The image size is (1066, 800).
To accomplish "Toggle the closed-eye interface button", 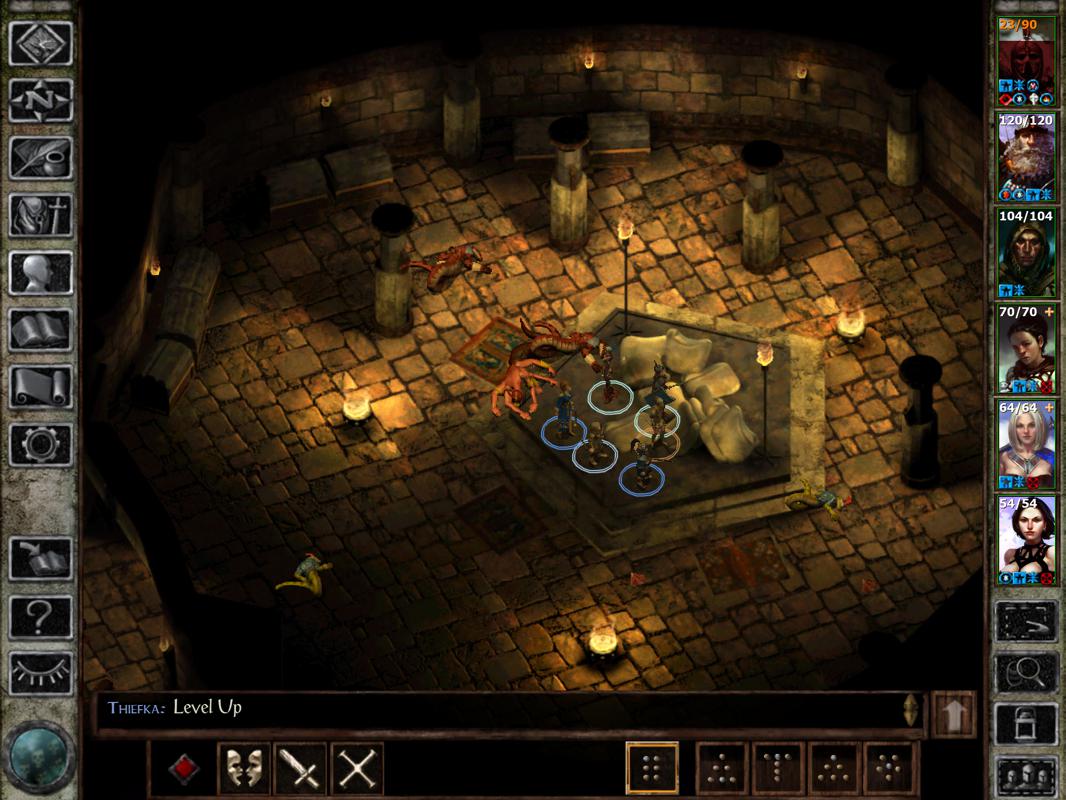I will click(41, 672).
